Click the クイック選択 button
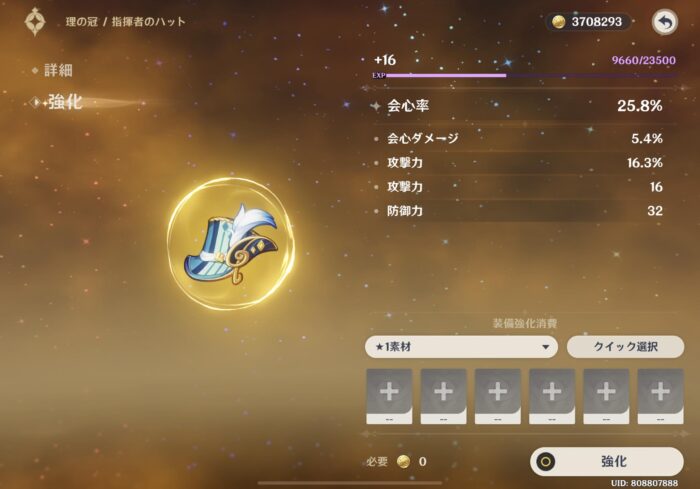 pos(625,347)
